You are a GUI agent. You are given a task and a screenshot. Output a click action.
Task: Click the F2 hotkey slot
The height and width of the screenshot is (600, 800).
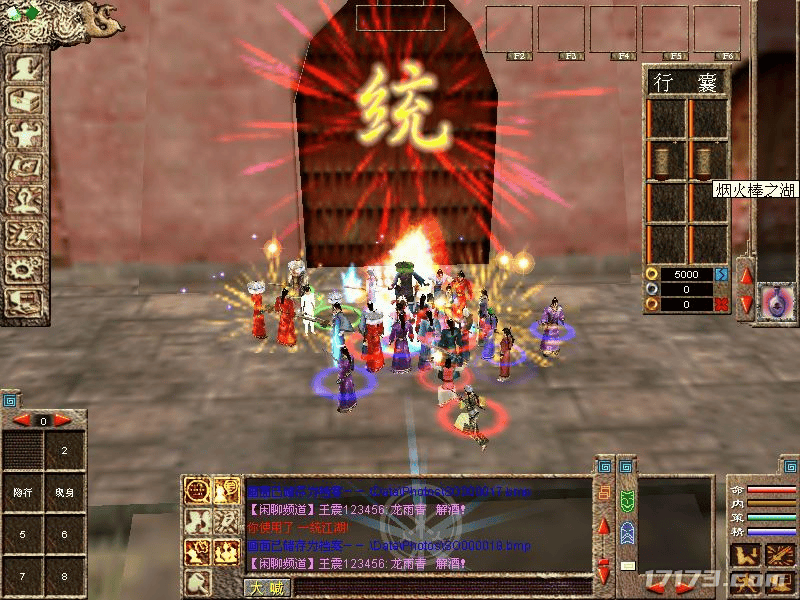[509, 30]
